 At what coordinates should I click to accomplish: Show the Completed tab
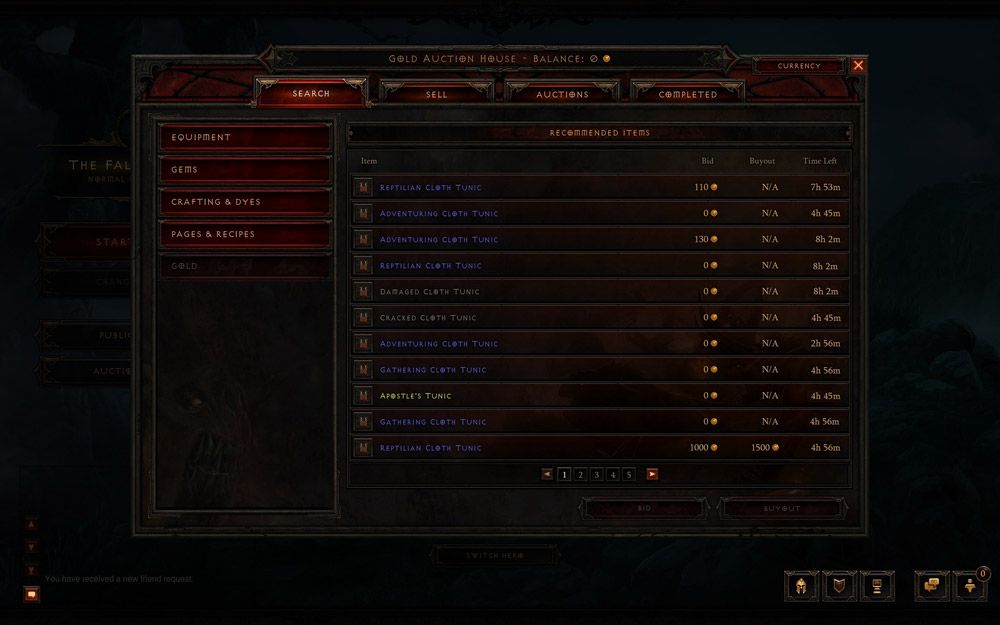[687, 94]
